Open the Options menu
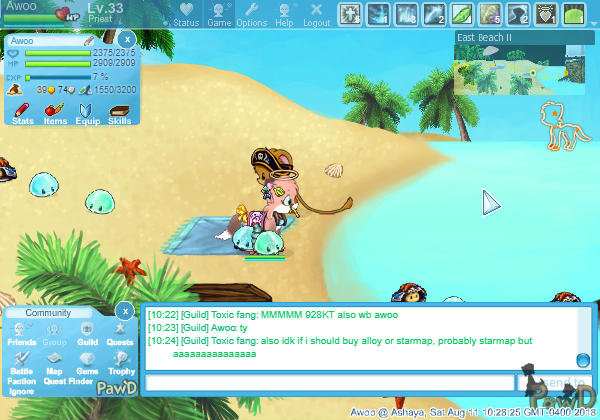600x420 pixels. coord(251,14)
